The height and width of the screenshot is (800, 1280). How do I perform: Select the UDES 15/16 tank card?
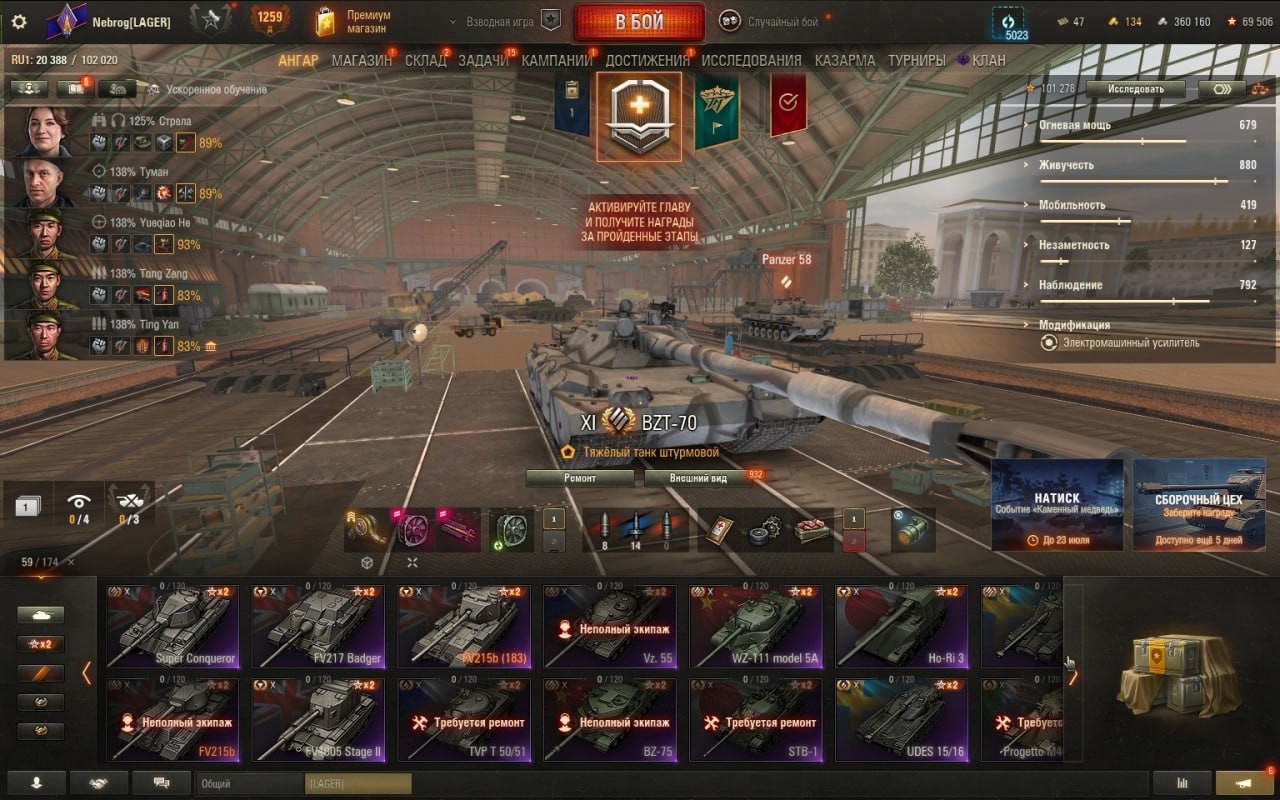coord(901,719)
